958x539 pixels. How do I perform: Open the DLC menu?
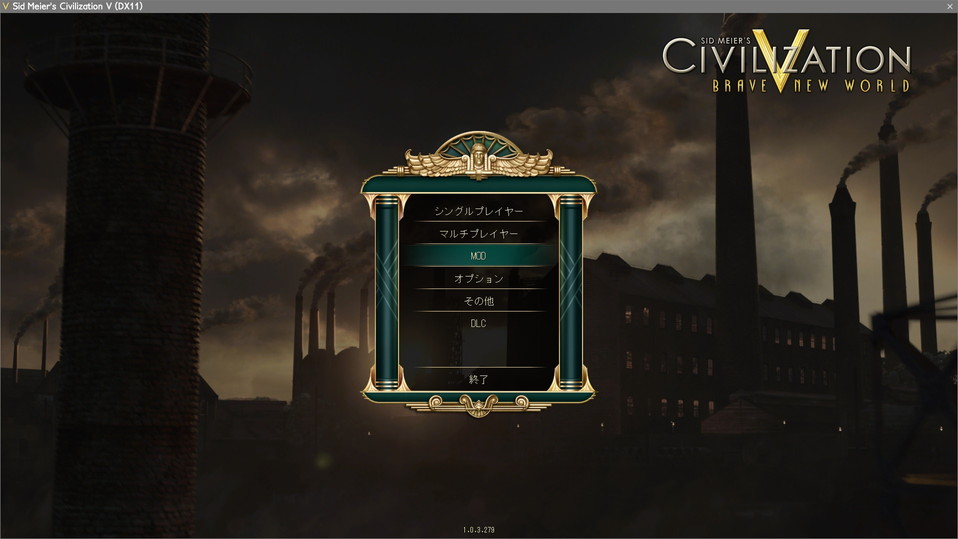[478, 323]
